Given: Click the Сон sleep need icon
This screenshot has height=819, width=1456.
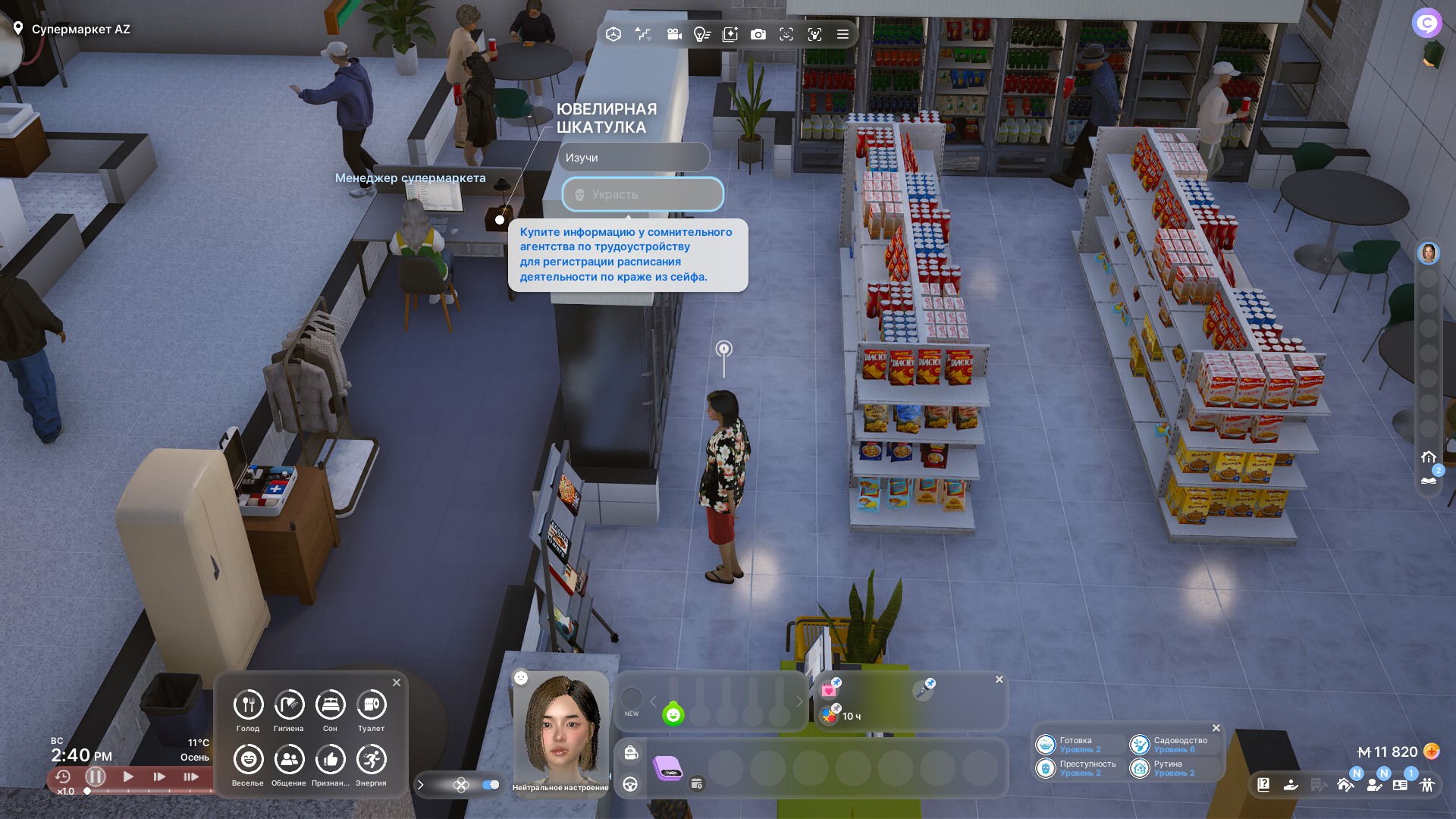Looking at the screenshot, I should click(x=330, y=705).
